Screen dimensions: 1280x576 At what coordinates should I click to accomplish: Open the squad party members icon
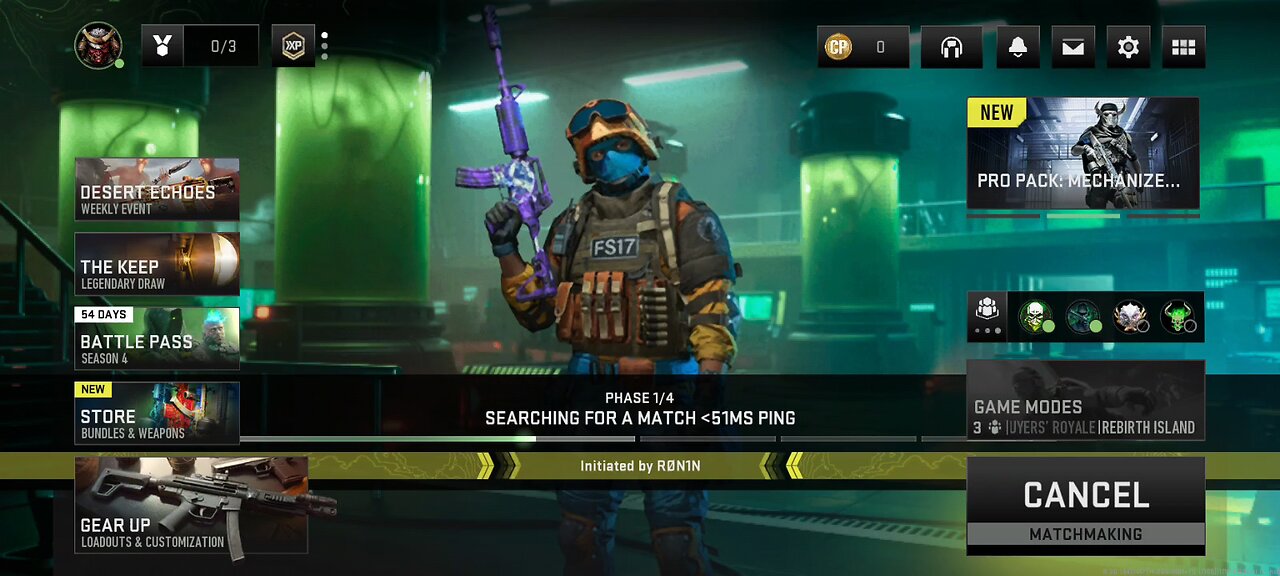[x=987, y=317]
